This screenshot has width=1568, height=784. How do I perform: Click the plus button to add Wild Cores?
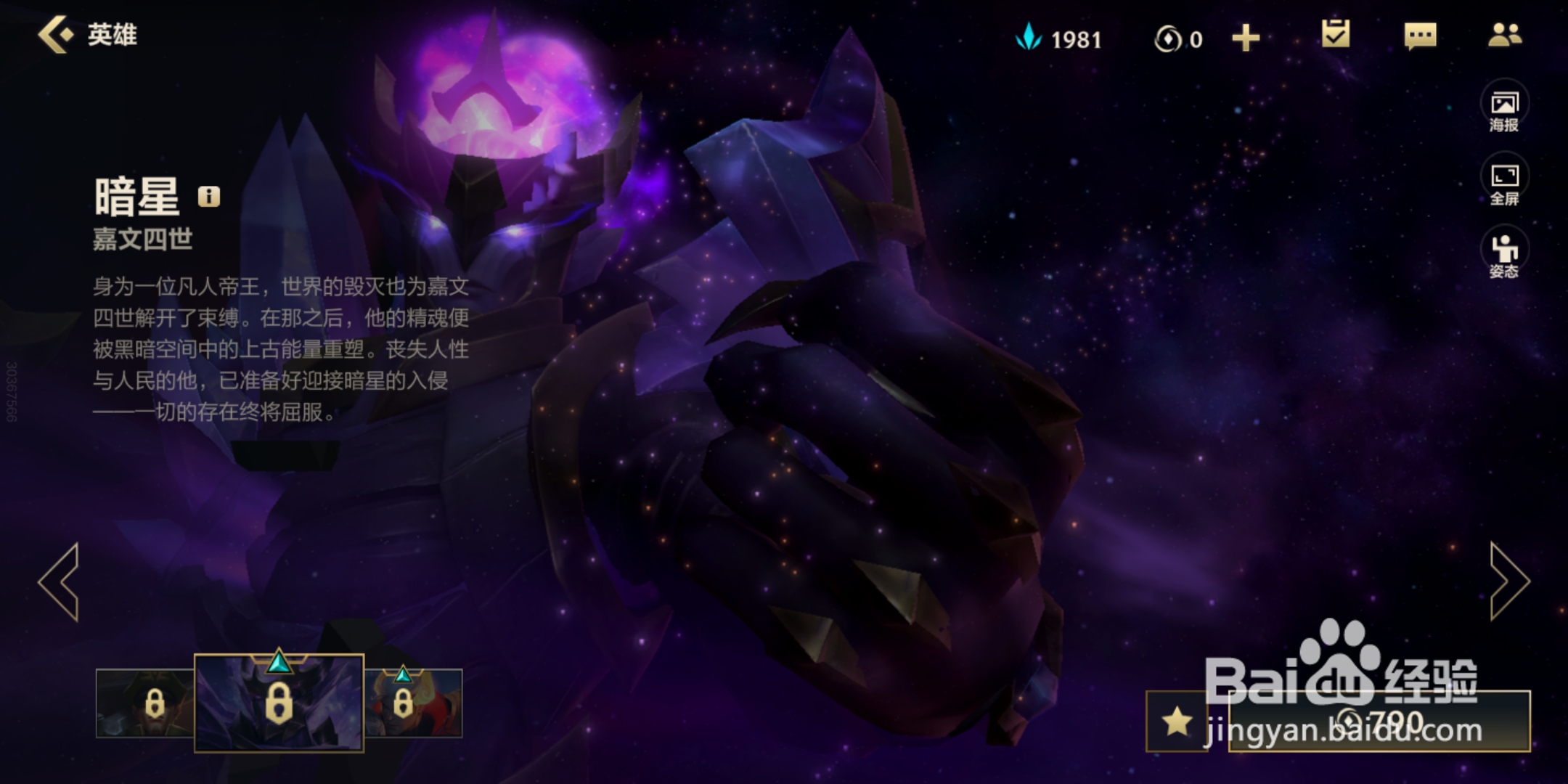pos(1246,38)
